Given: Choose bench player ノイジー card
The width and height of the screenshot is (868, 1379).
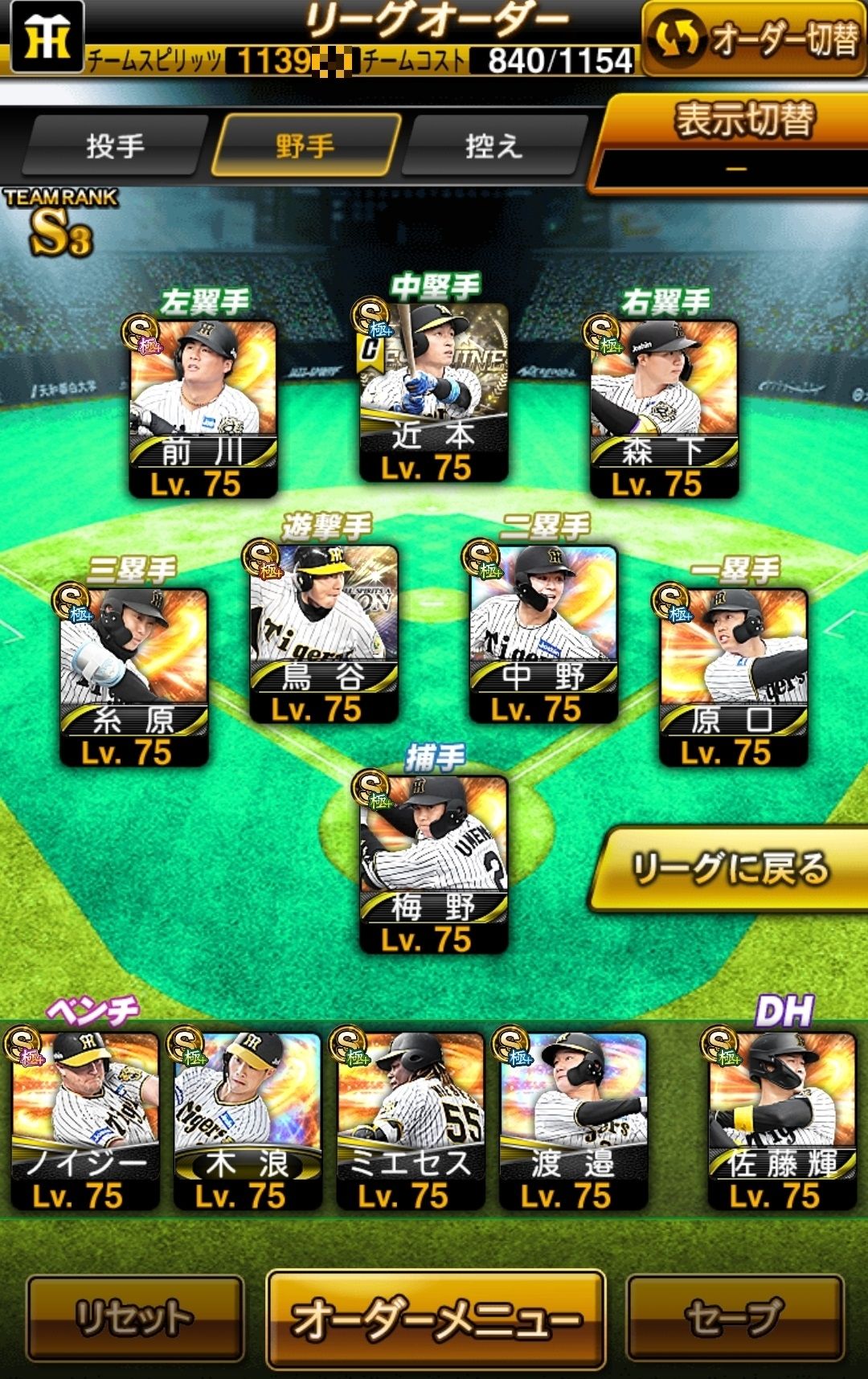Looking at the screenshot, I should click(x=84, y=1120).
